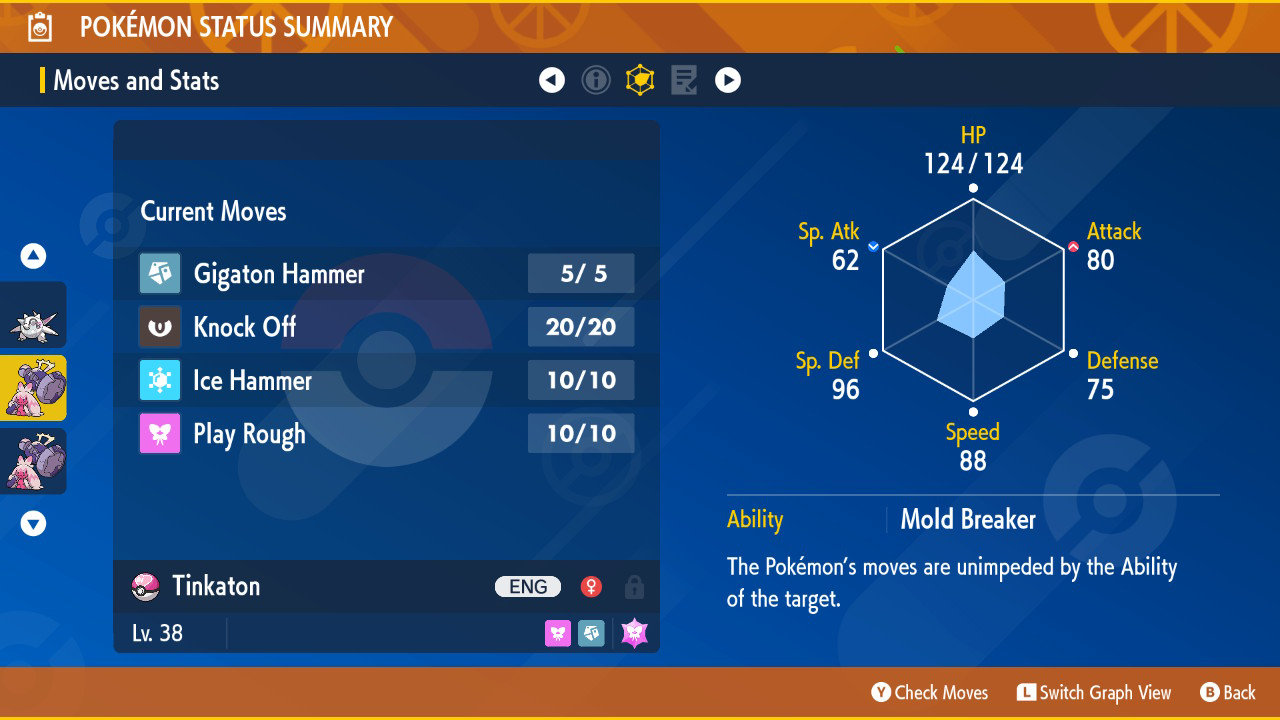
Task: Switch to Moves and Stats tab
Action: [x=137, y=80]
